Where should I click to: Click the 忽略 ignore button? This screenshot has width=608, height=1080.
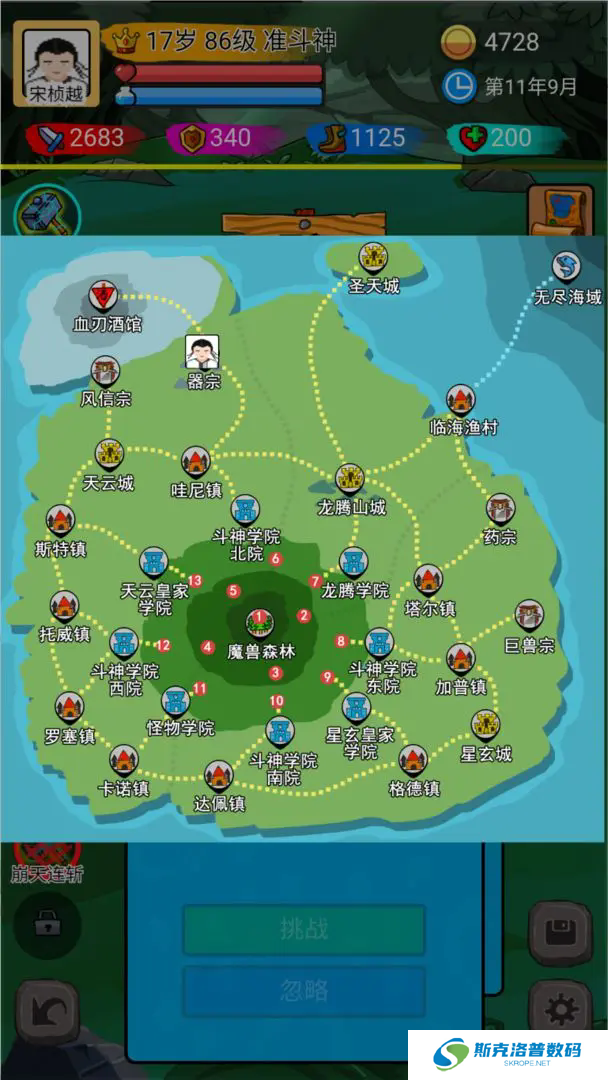coord(303,990)
